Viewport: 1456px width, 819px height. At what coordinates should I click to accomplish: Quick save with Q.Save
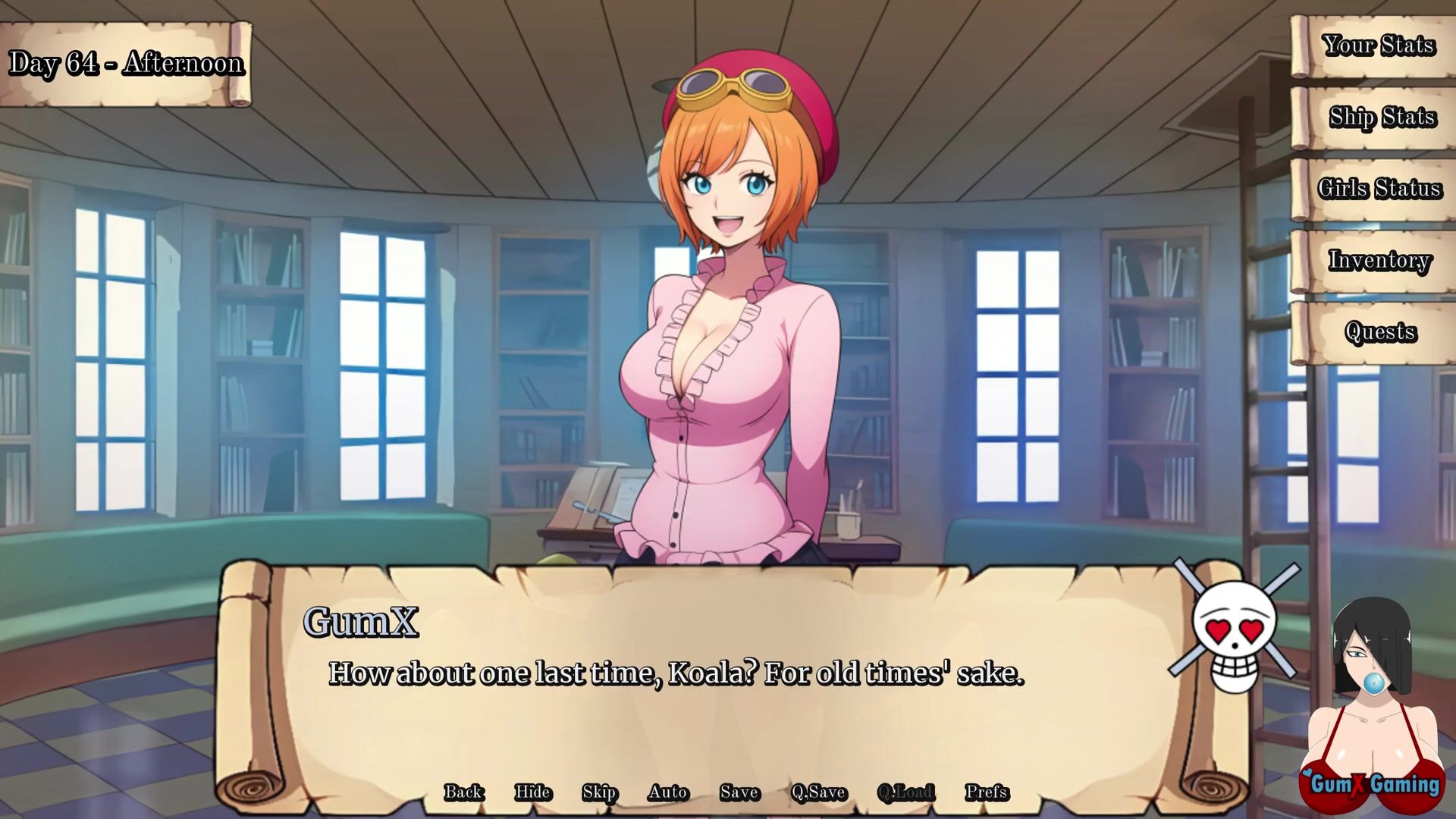[x=818, y=792]
